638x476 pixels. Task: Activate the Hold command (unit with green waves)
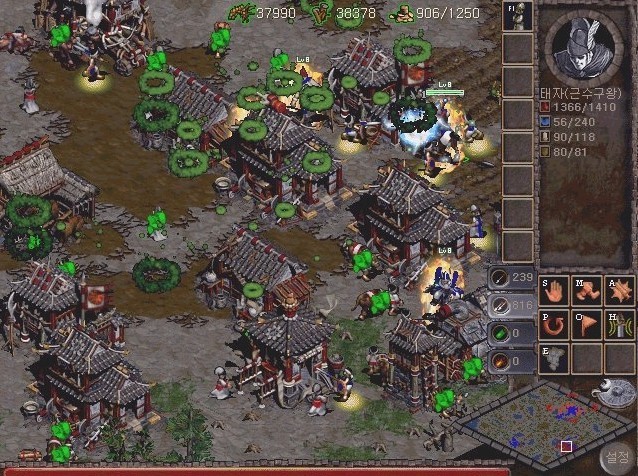pyautogui.click(x=619, y=326)
